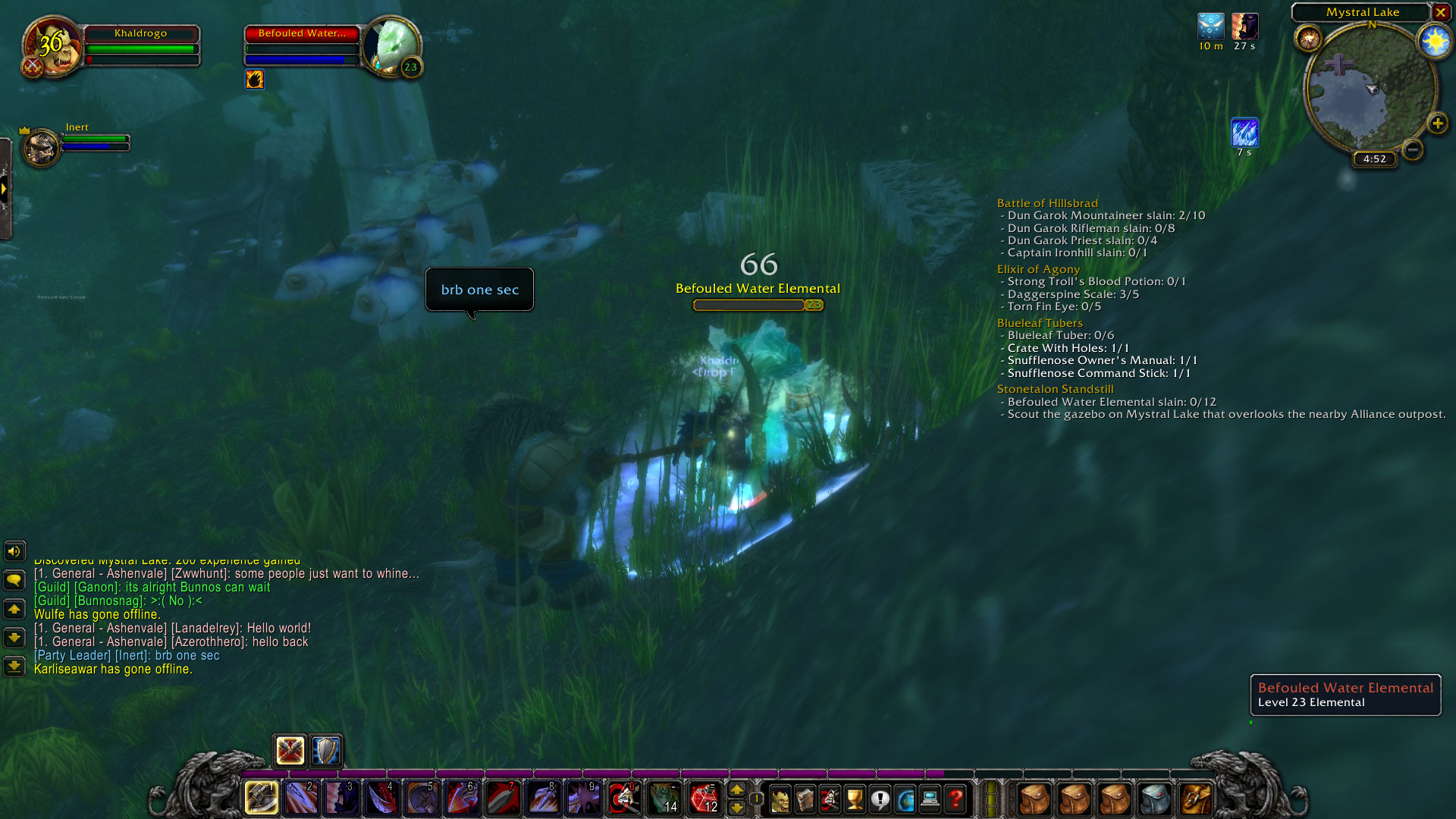View achievements via the golden trophy icon
The width and height of the screenshot is (1456, 819).
pyautogui.click(x=854, y=799)
